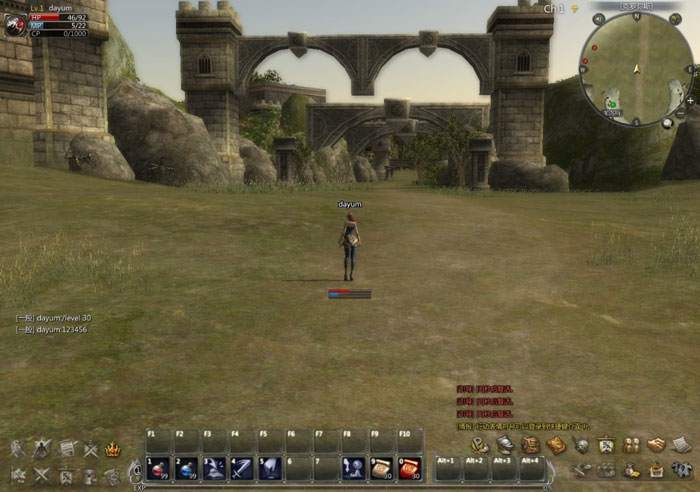
Task: Open the two-figures party icon
Action: [x=631, y=446]
